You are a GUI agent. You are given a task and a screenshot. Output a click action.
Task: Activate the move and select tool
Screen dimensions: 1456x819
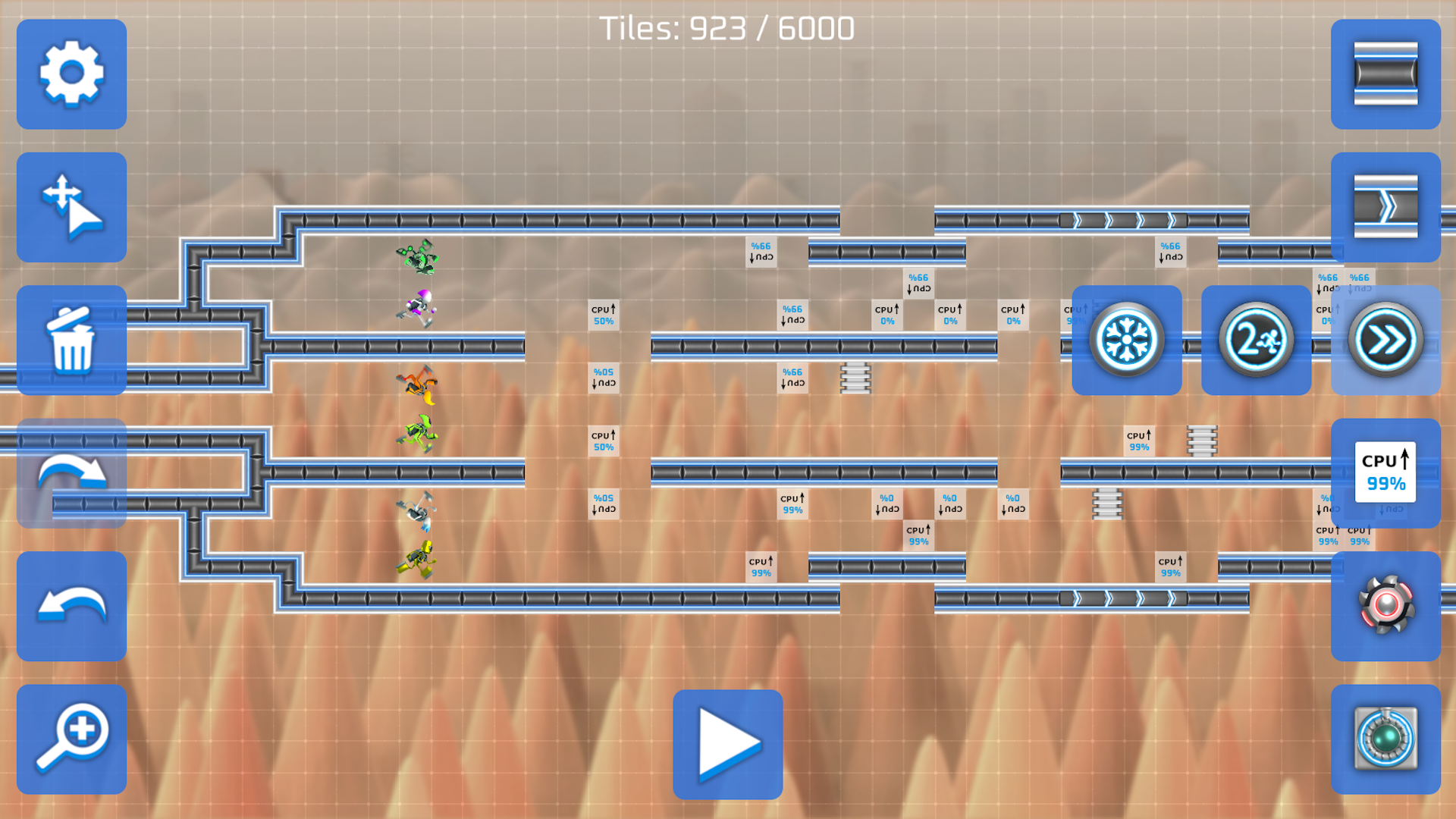(71, 207)
